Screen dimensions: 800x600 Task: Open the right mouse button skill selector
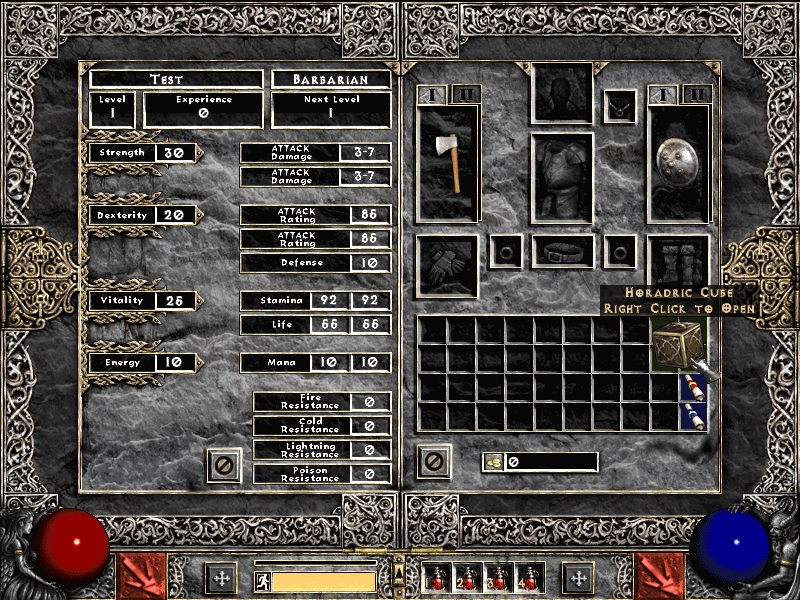click(x=659, y=577)
